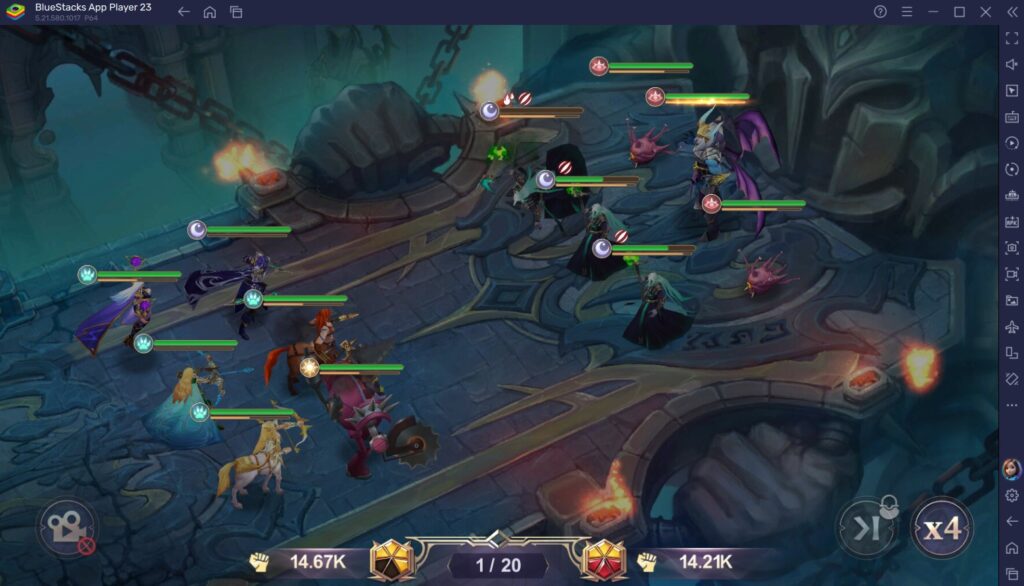The height and width of the screenshot is (586, 1024).
Task: Toggle the x4 battle speed button
Action: point(941,527)
